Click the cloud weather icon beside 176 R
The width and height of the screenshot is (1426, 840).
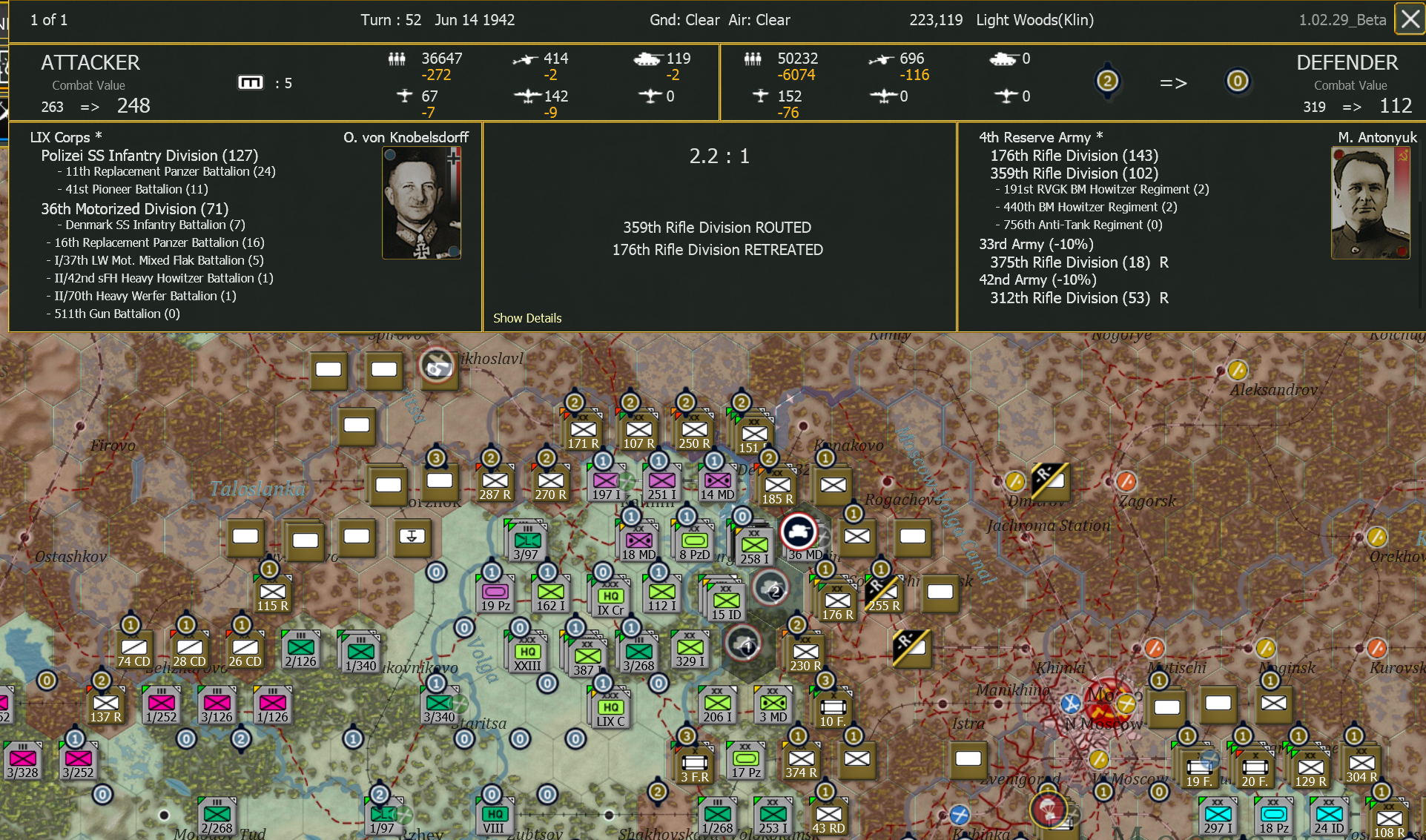[x=771, y=588]
